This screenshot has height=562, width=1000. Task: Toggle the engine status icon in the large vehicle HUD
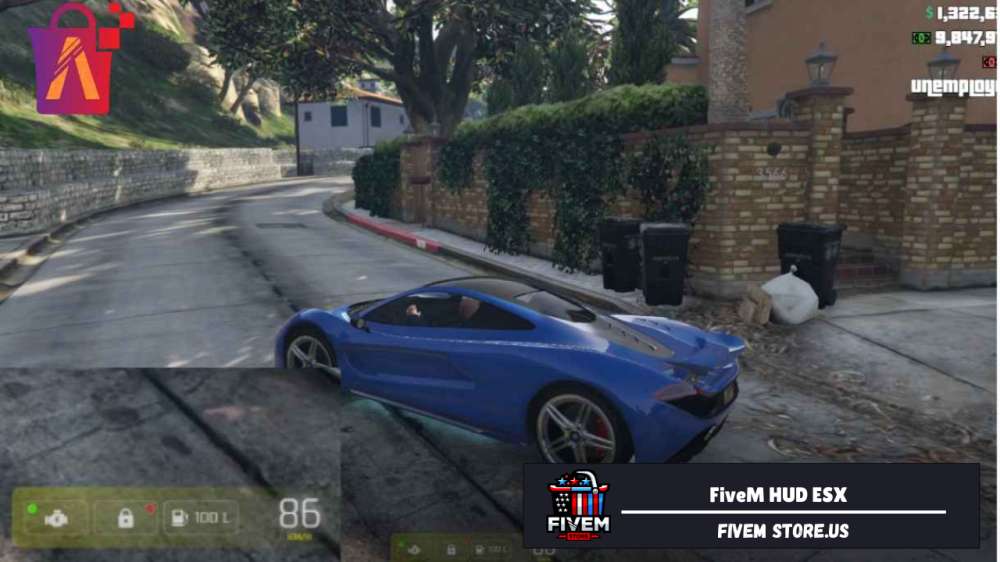coord(56,518)
